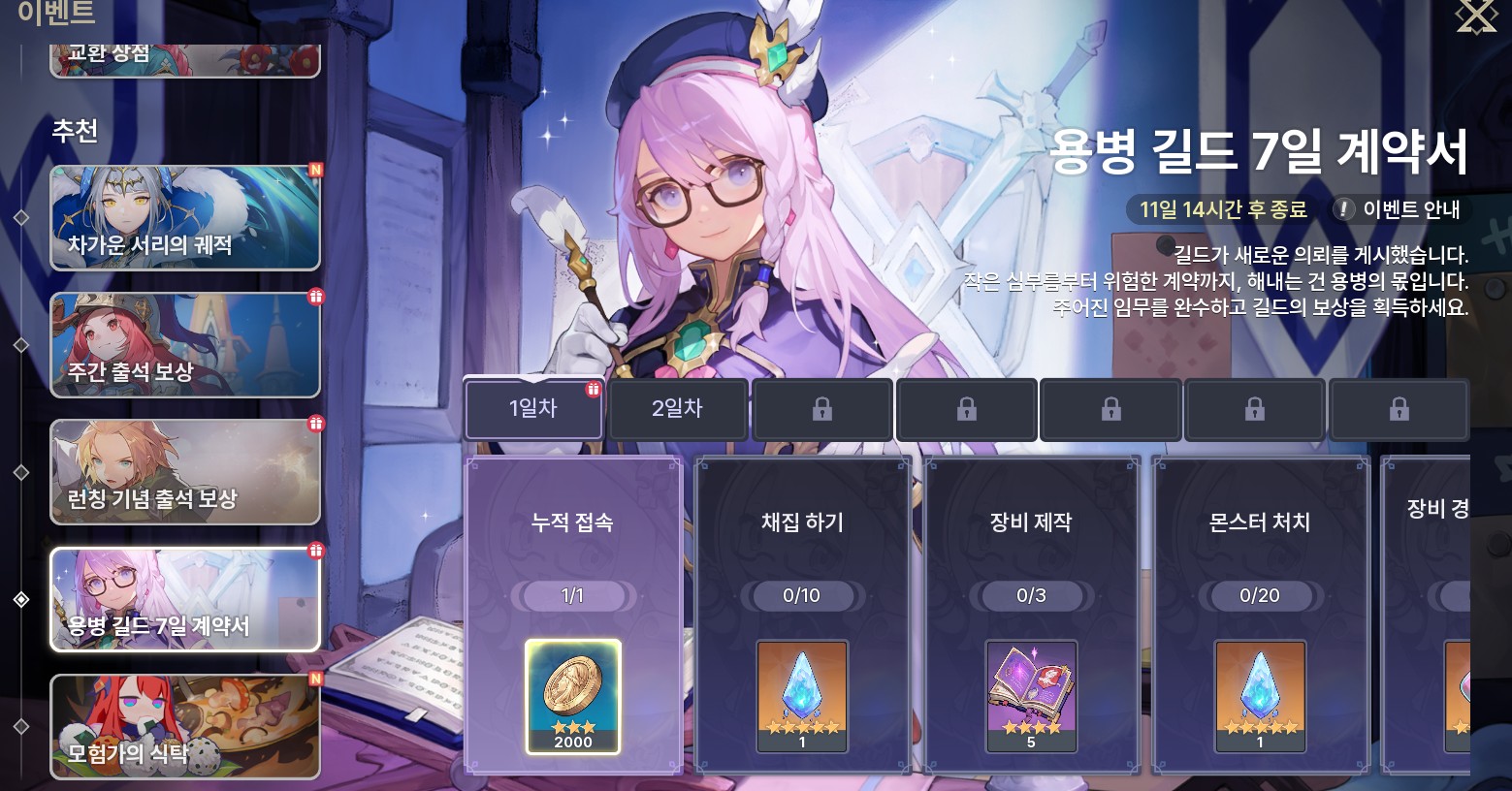Switch to the 2일차 tab
Screen dimensions: 1512x791
[677, 409]
